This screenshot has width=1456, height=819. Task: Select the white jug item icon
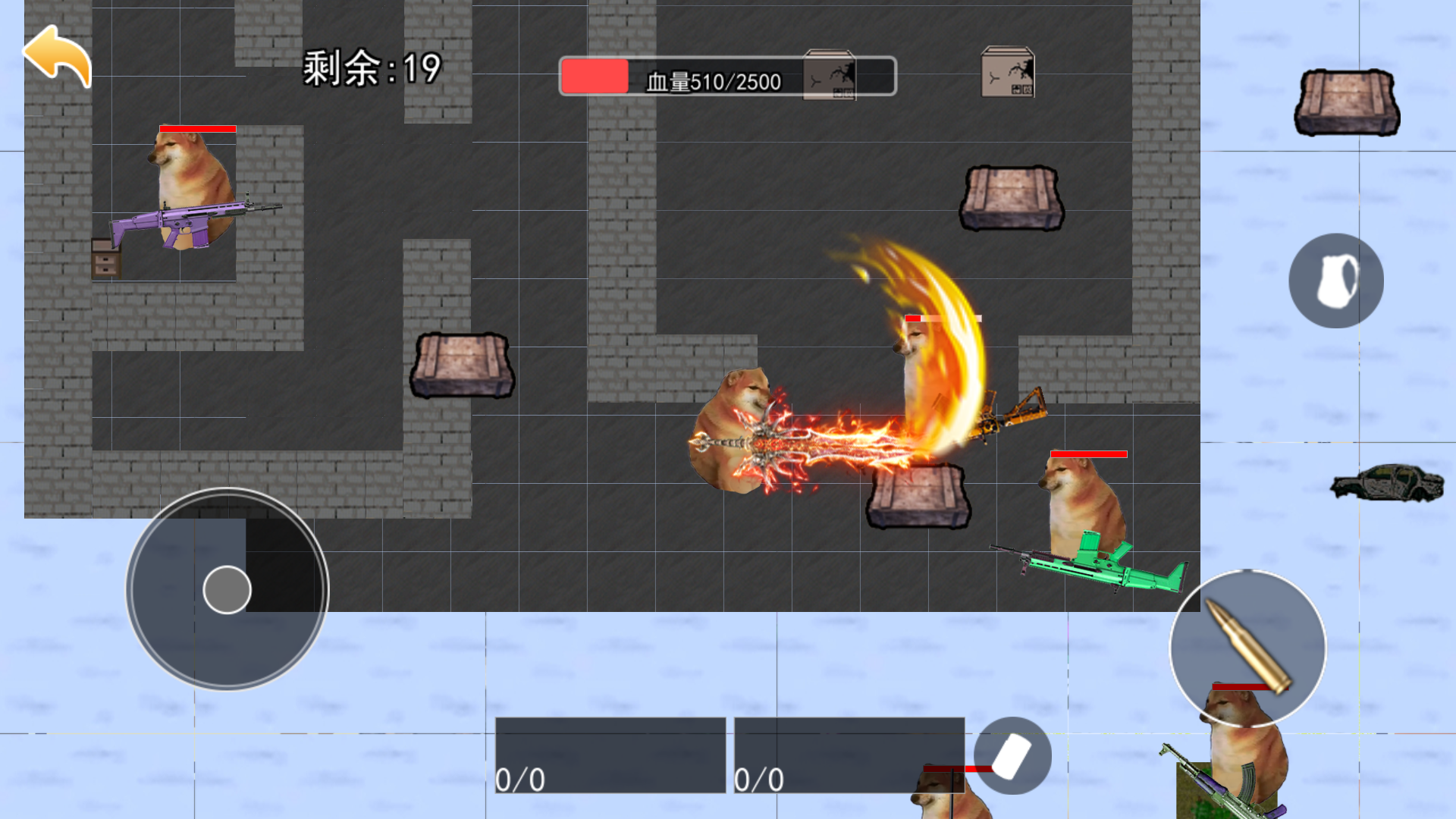tap(1335, 280)
